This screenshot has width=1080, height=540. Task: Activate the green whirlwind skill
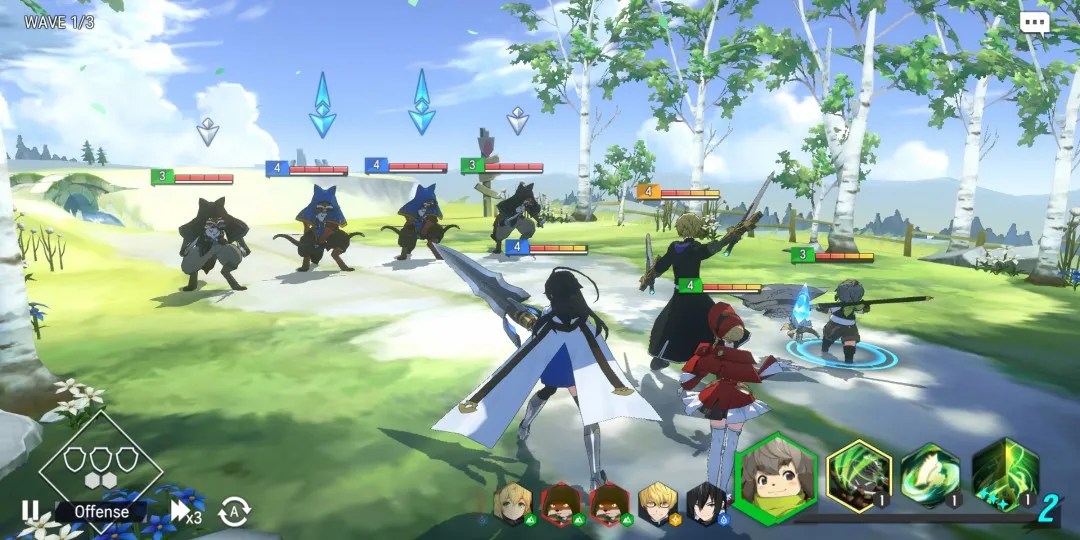click(x=930, y=474)
